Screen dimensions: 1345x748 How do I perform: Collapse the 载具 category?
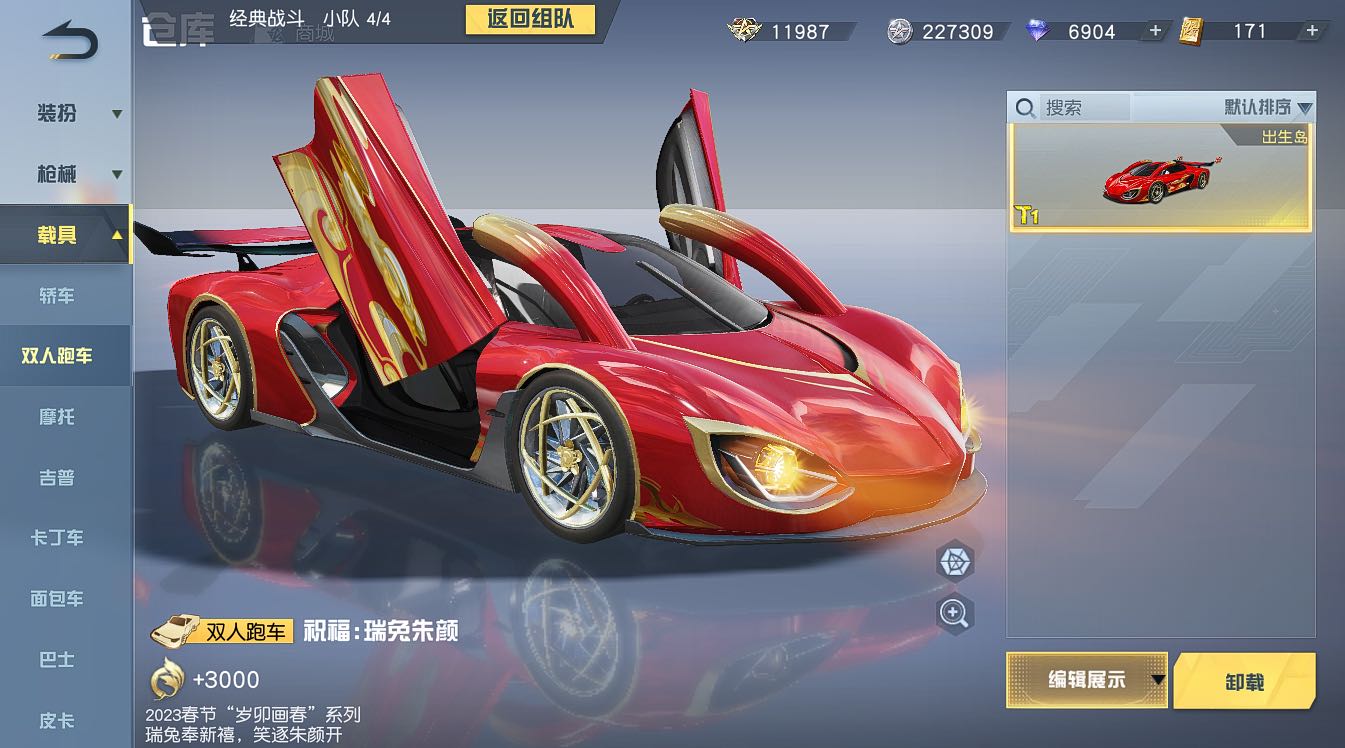pyautogui.click(x=66, y=235)
